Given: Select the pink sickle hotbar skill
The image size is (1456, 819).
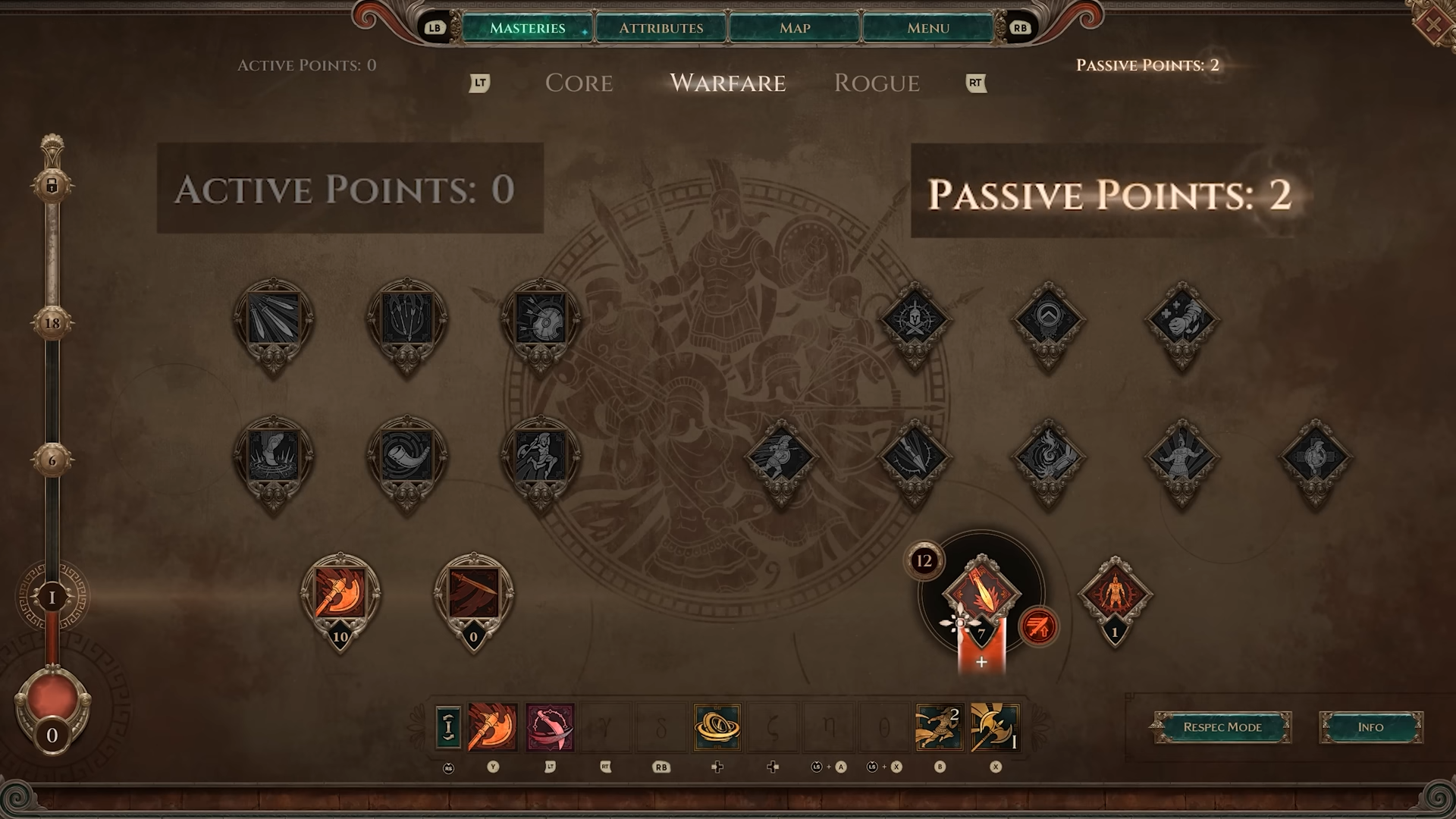Looking at the screenshot, I should [x=550, y=727].
